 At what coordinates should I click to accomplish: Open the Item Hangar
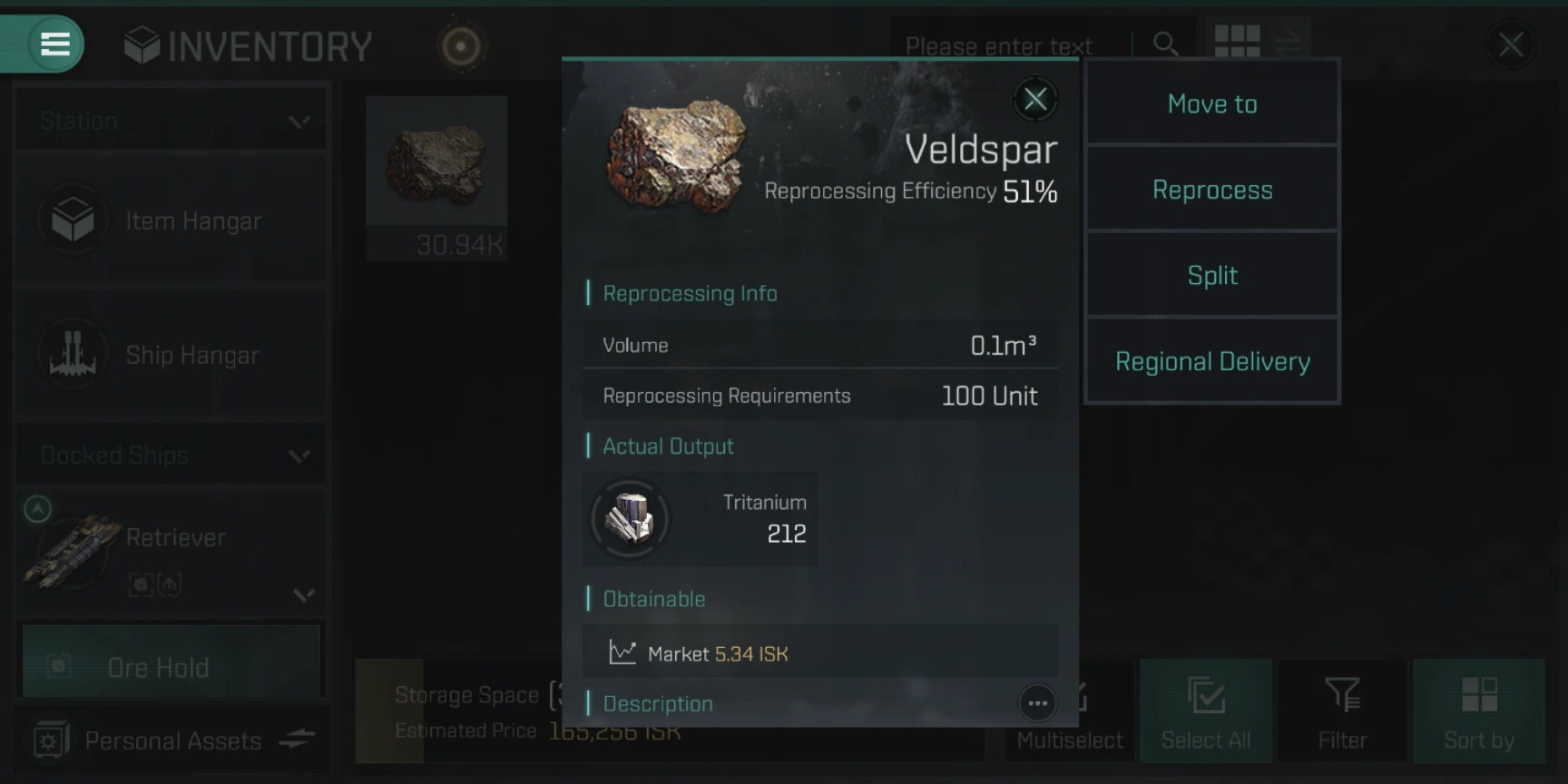171,220
